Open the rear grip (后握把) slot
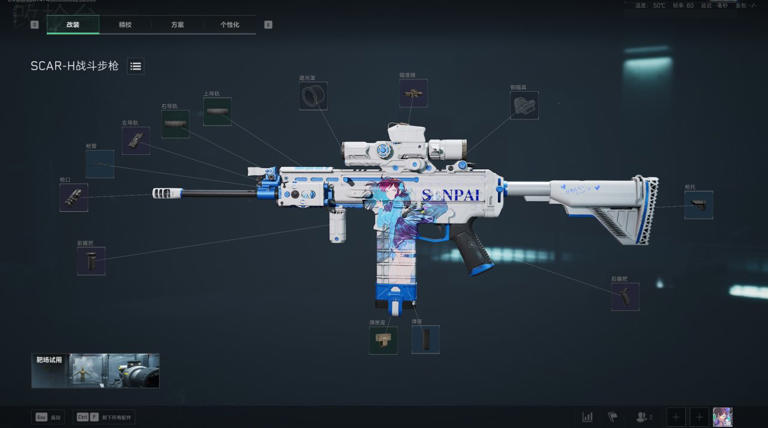 (625, 296)
